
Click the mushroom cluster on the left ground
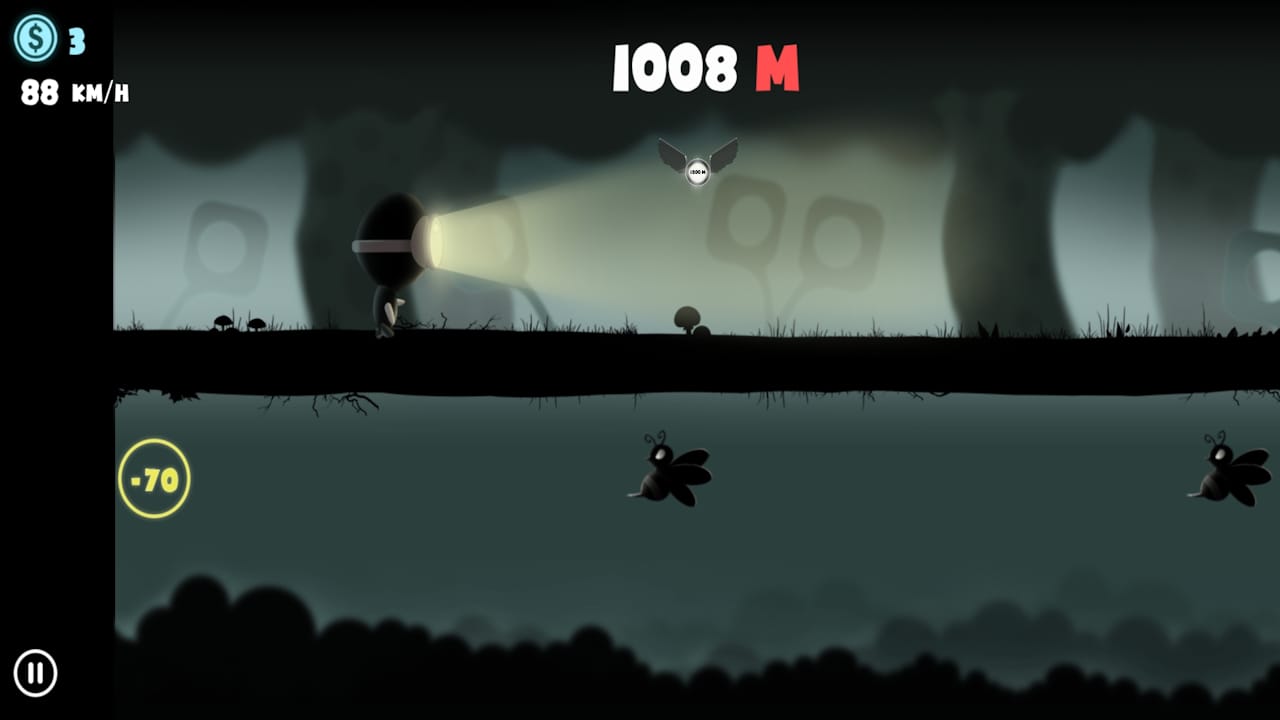238,320
